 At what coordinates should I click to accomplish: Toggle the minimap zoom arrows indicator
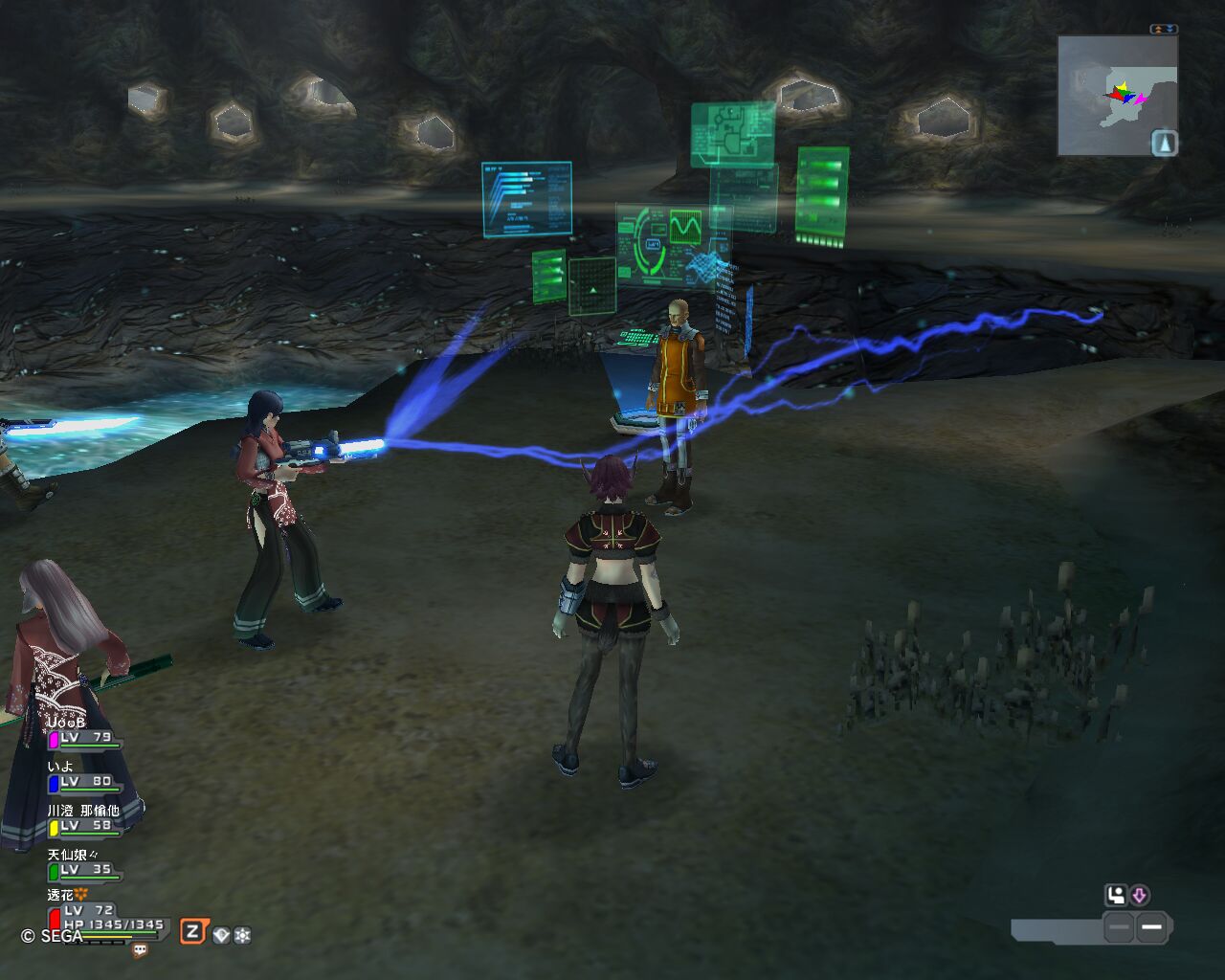(1164, 30)
